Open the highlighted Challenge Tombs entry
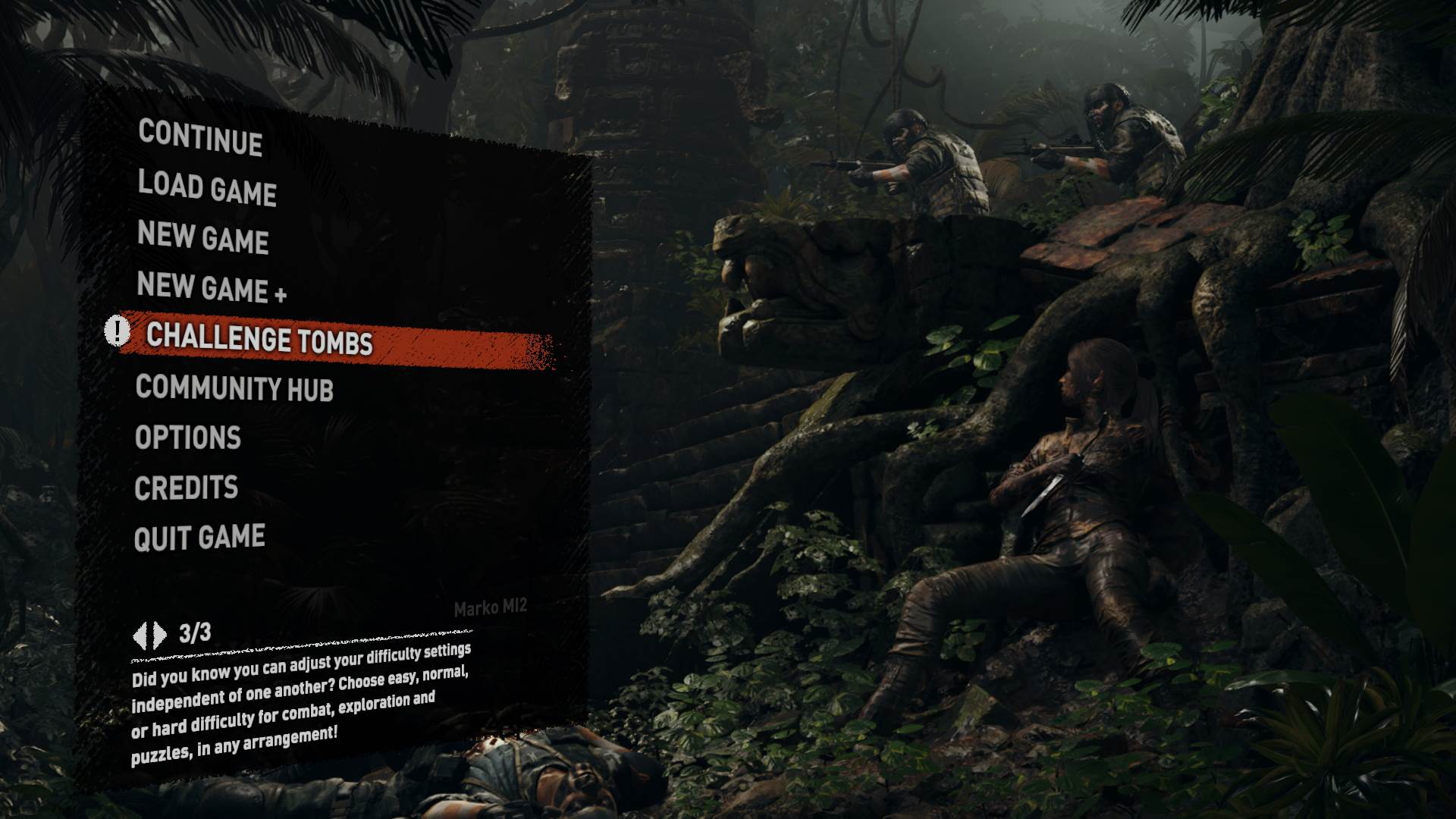 (x=259, y=343)
